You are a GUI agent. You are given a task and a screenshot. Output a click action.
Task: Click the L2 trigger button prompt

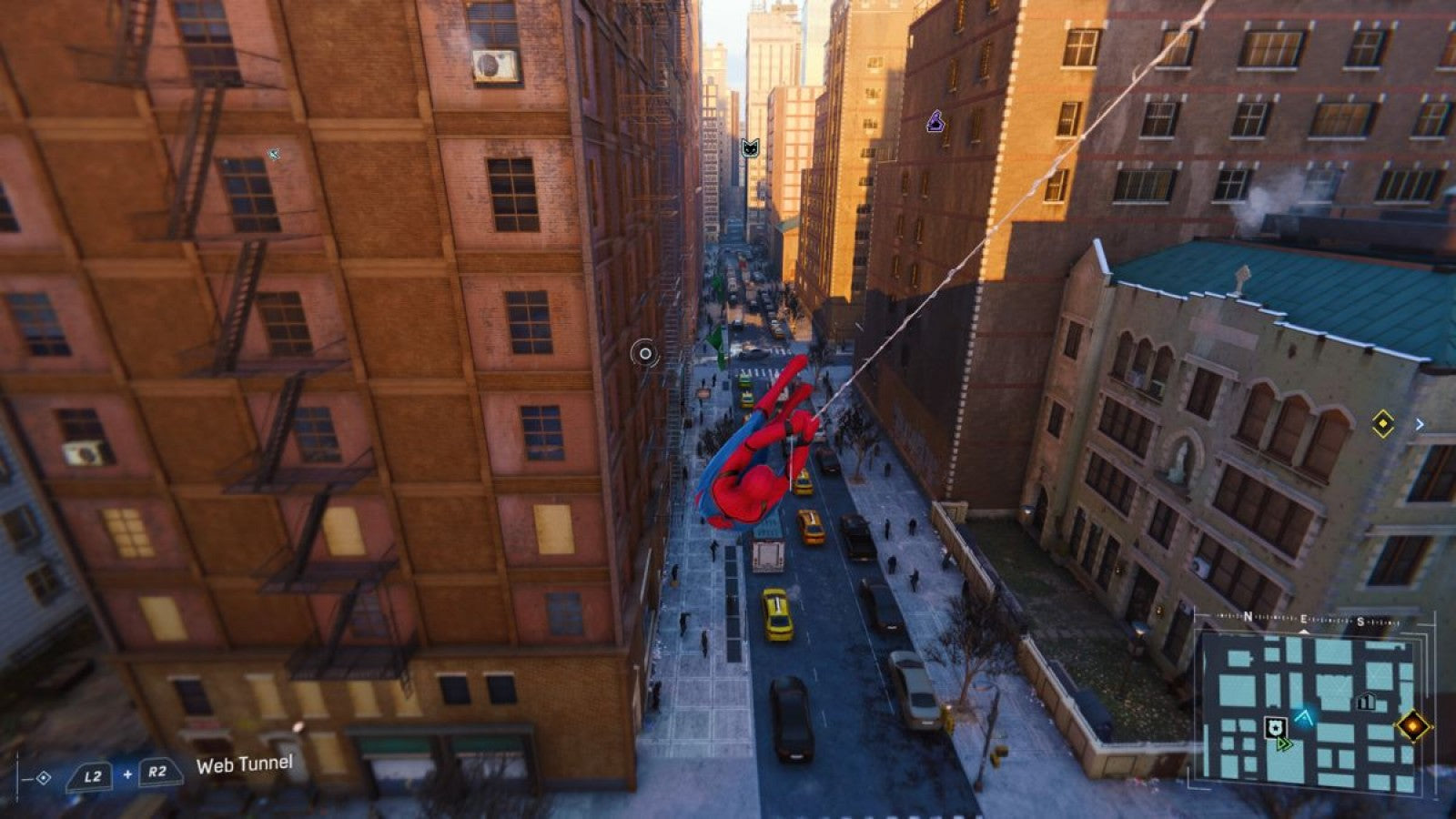[89, 775]
